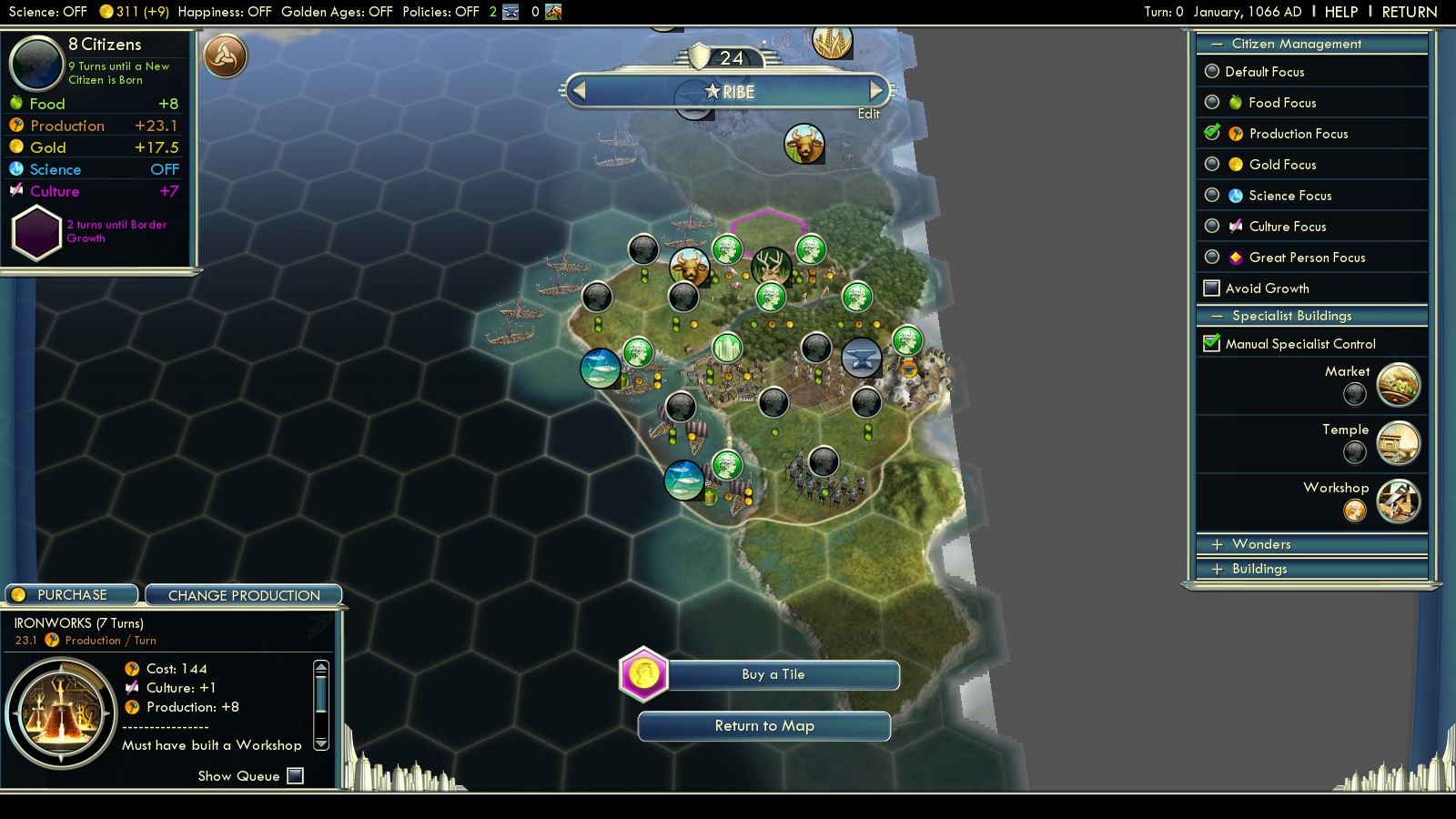Select the Production Focus option

[1212, 134]
